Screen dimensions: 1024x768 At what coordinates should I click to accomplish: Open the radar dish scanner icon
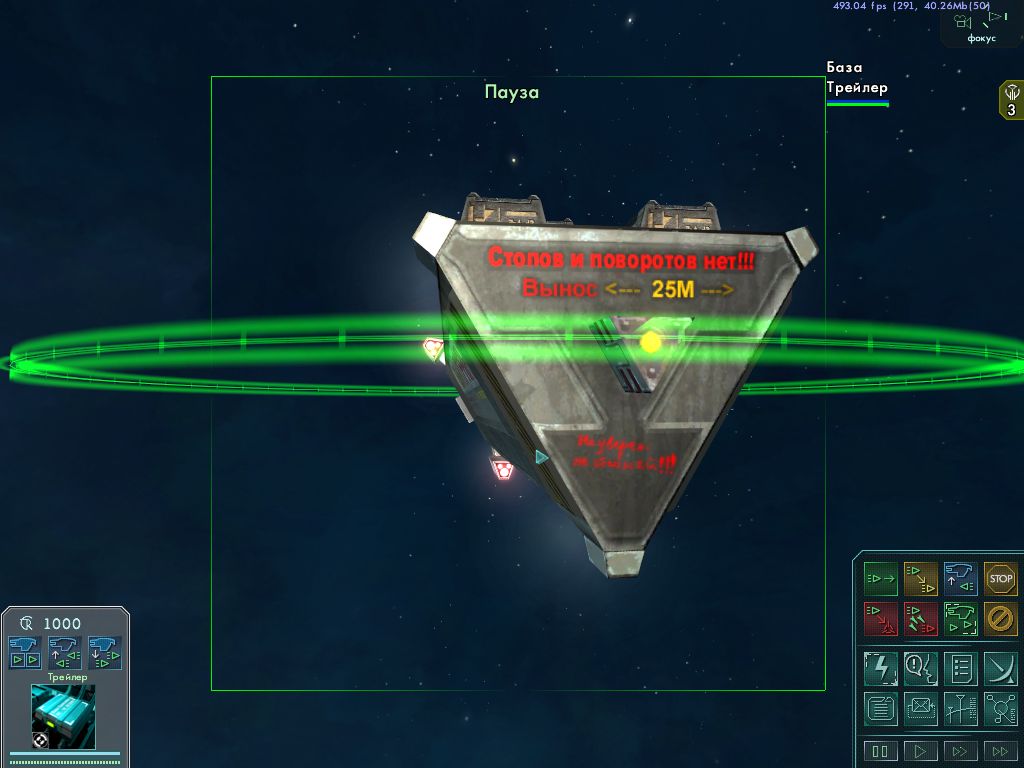[x=1000, y=667]
